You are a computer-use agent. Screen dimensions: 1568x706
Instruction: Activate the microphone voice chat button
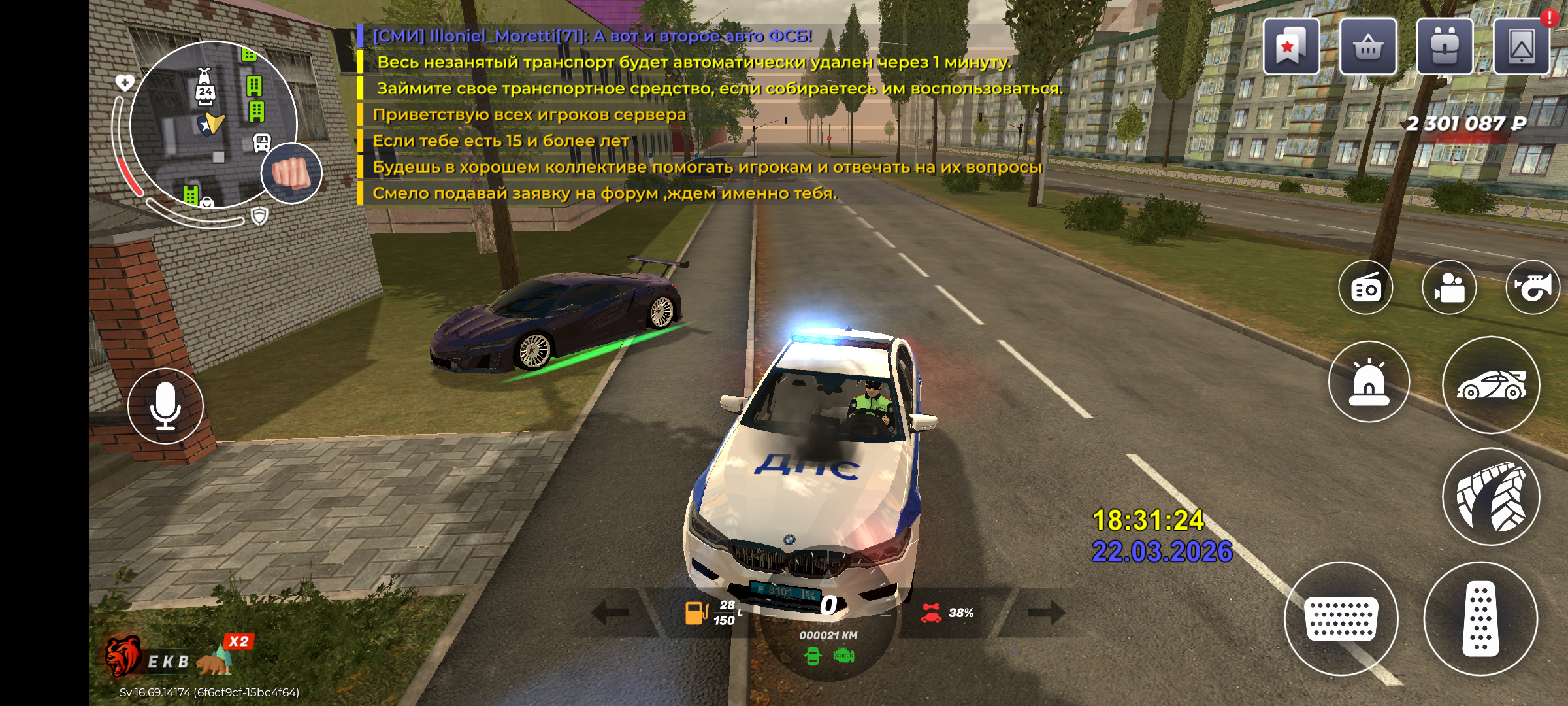165,406
